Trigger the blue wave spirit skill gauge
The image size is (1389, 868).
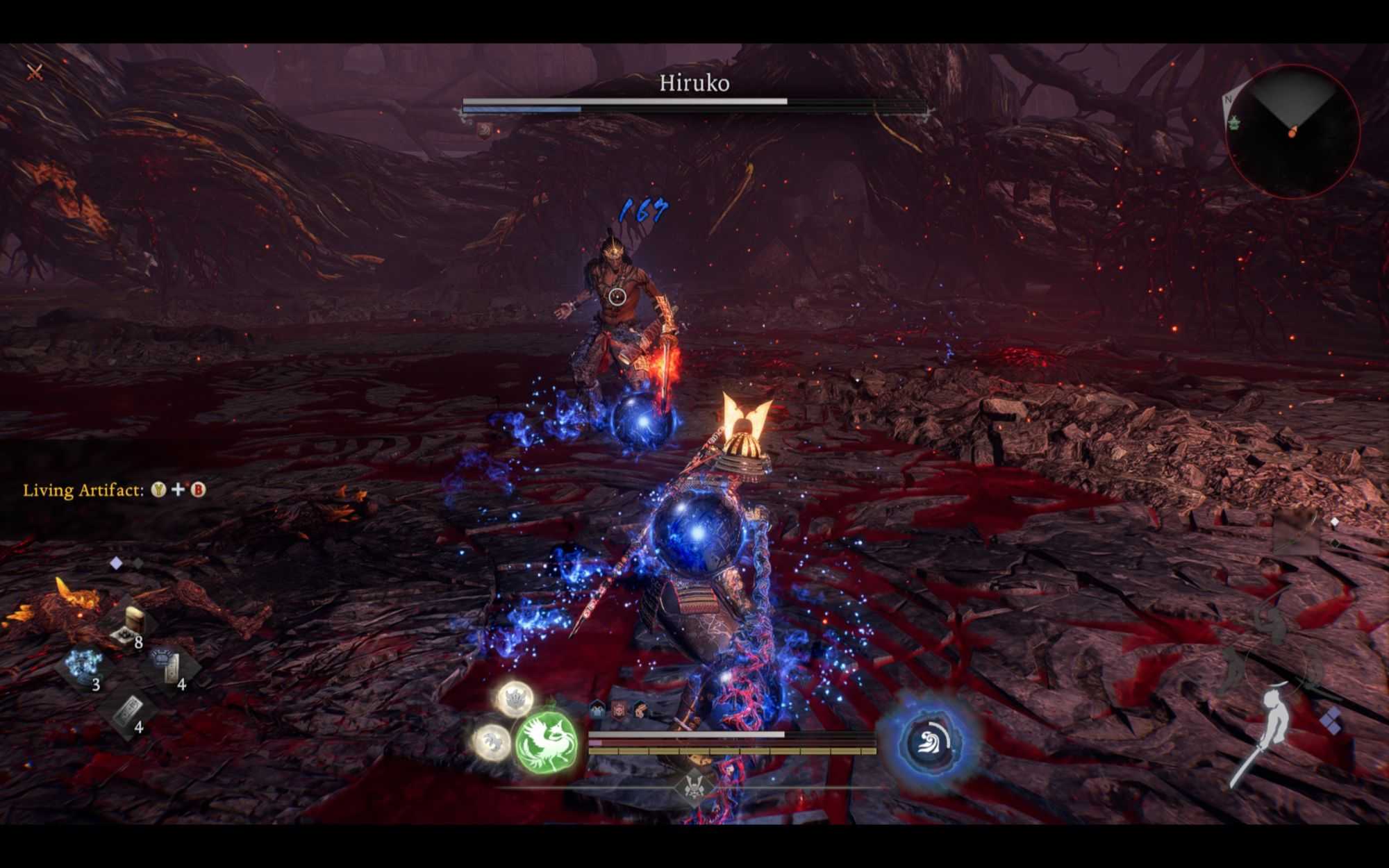point(930,742)
